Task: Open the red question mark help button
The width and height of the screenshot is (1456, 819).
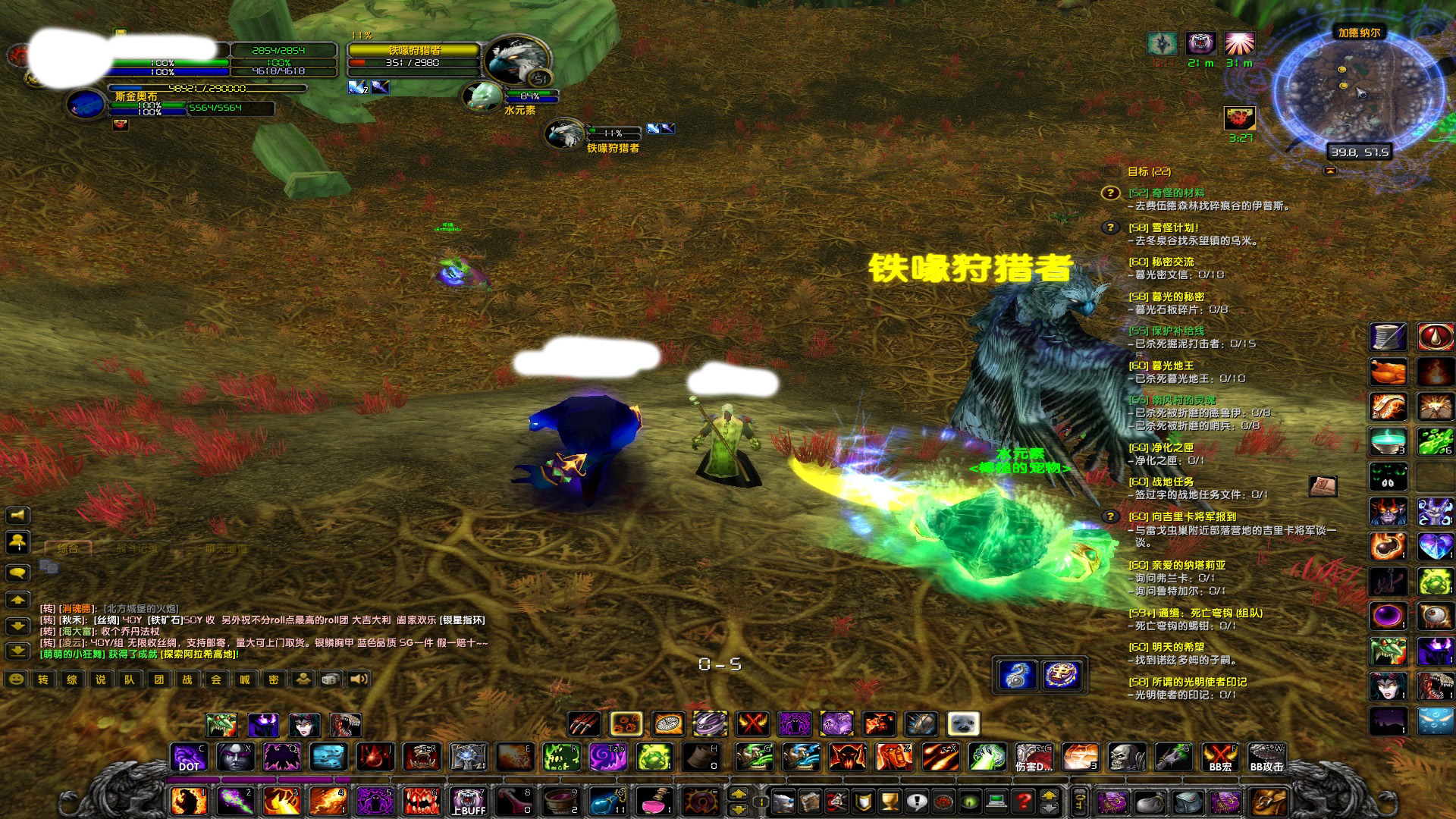Action: click(x=1023, y=801)
